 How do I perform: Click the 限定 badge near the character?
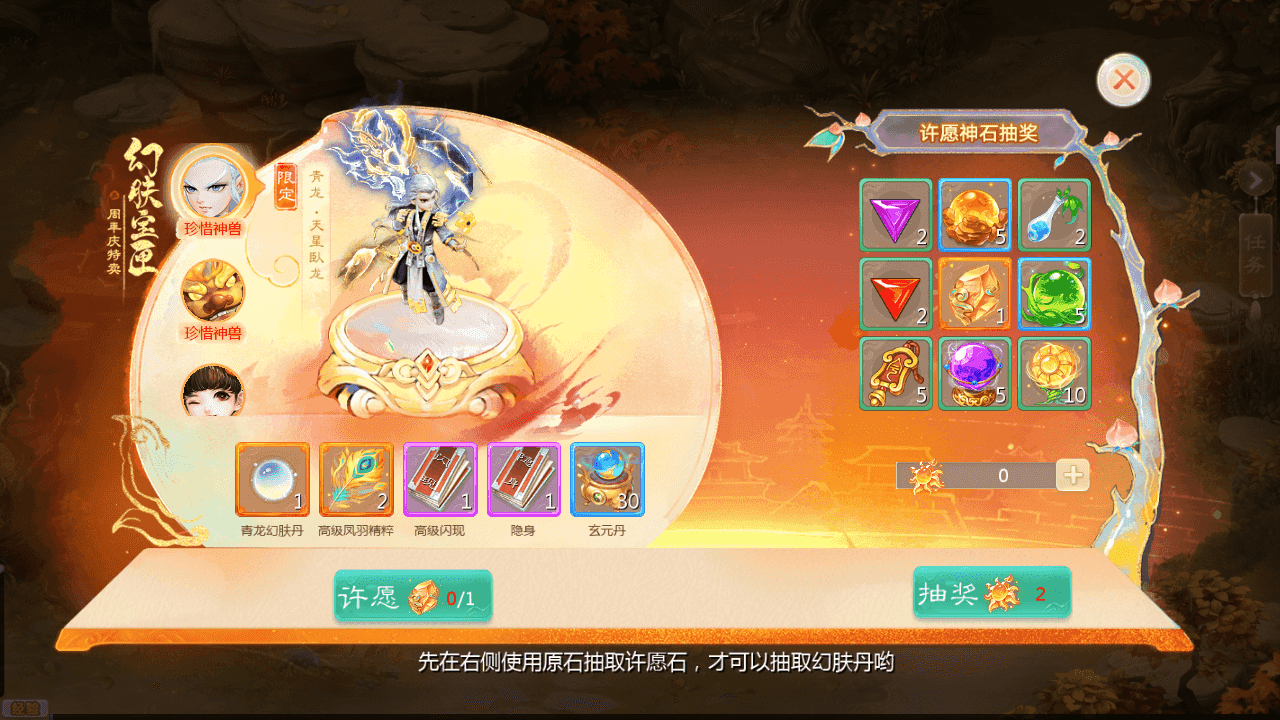283,188
